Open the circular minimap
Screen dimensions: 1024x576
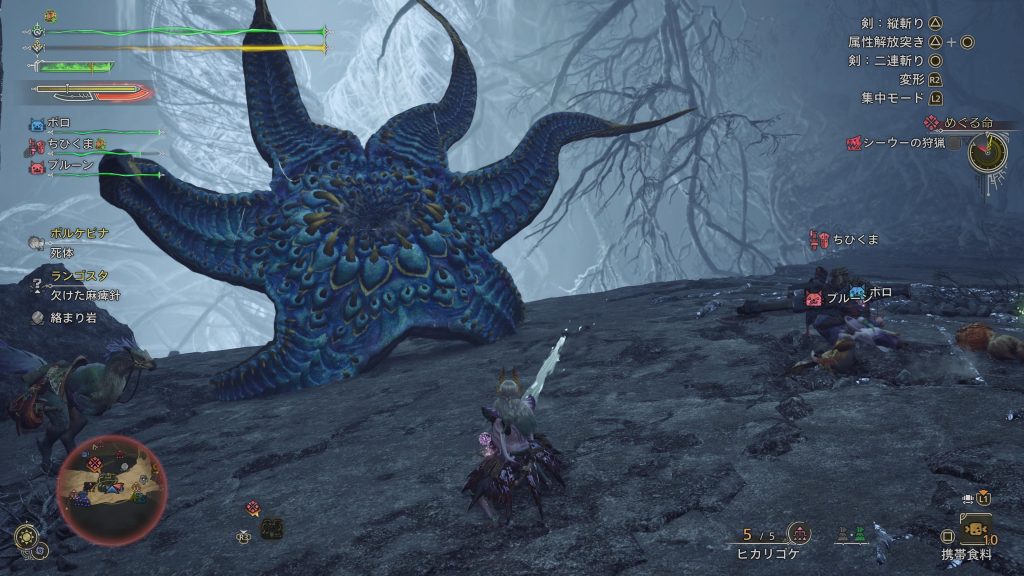111,482
